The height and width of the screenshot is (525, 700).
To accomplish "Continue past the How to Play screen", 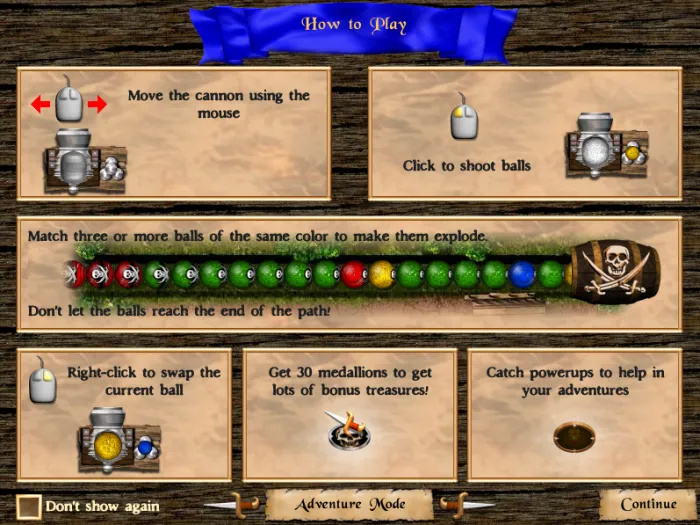I will pos(647,504).
